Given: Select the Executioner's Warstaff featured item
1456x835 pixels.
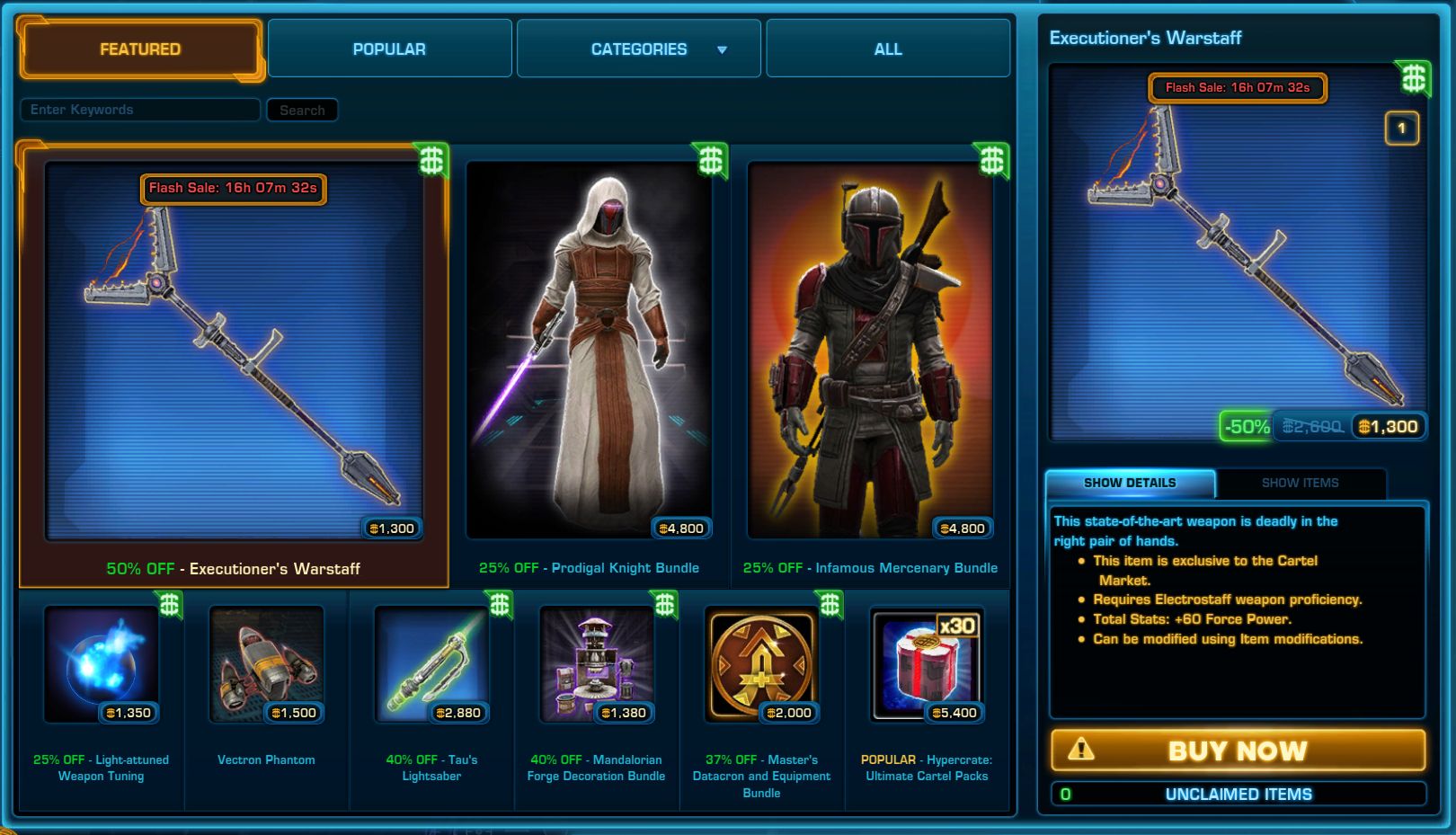Looking at the screenshot, I should [x=234, y=360].
